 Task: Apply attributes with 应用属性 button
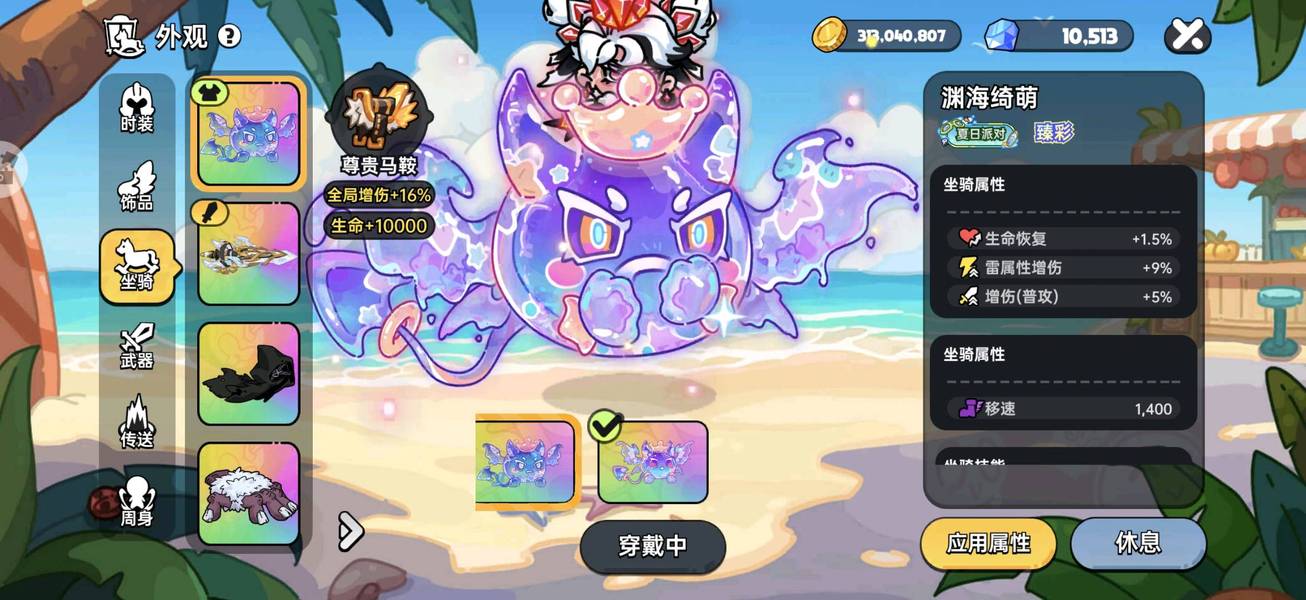click(x=988, y=543)
